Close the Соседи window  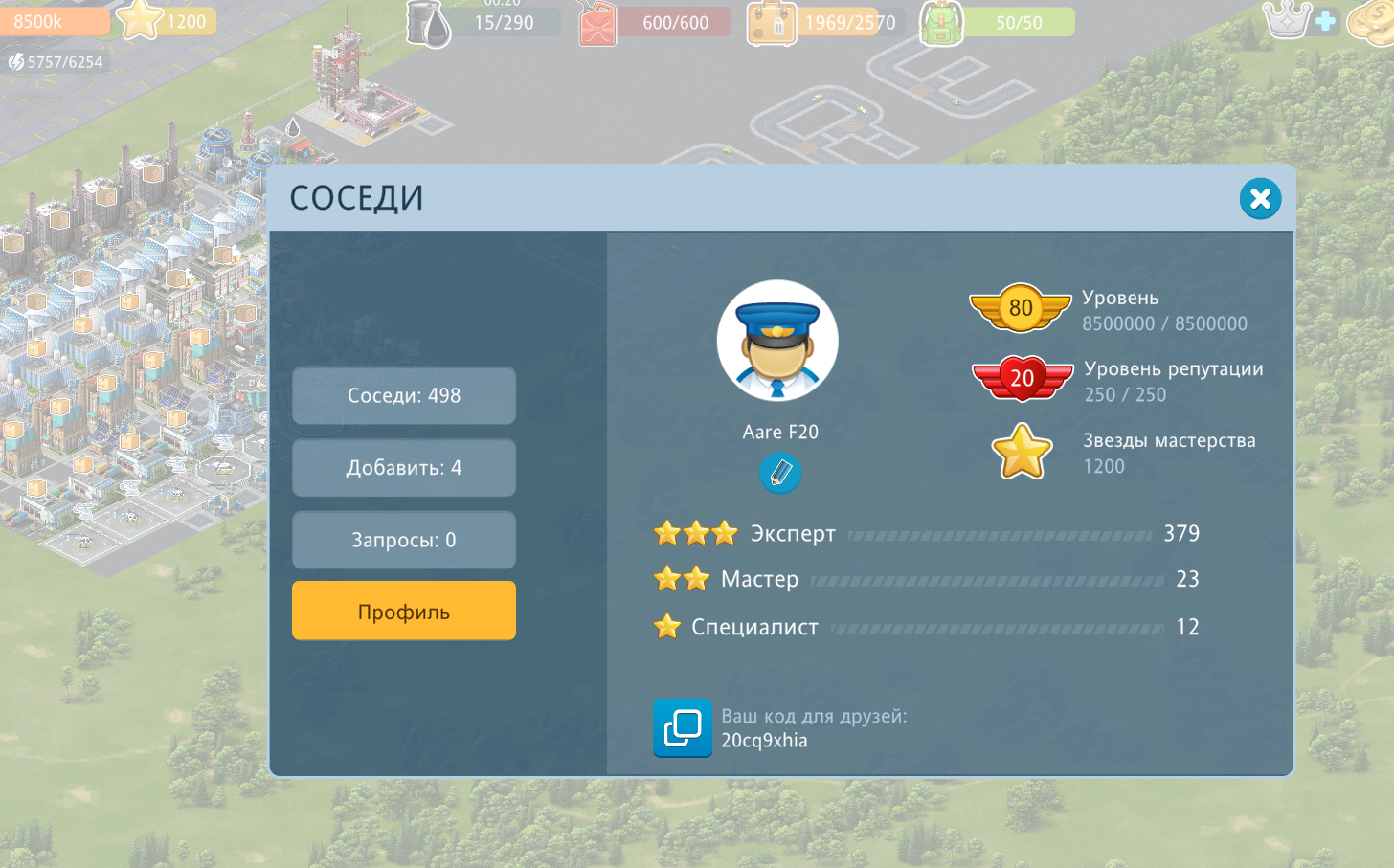point(1260,199)
